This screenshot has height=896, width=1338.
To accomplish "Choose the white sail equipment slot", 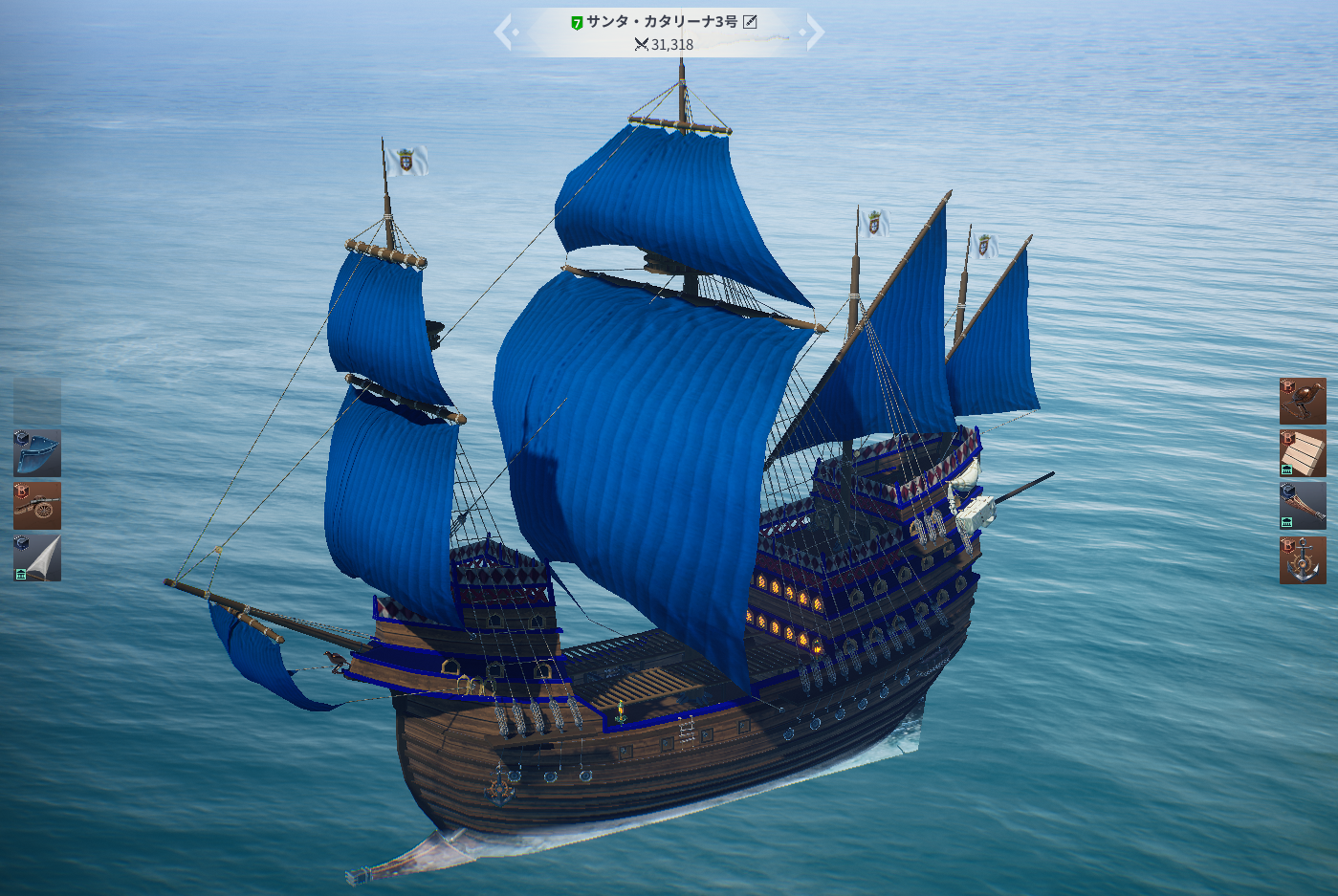I will [x=37, y=557].
